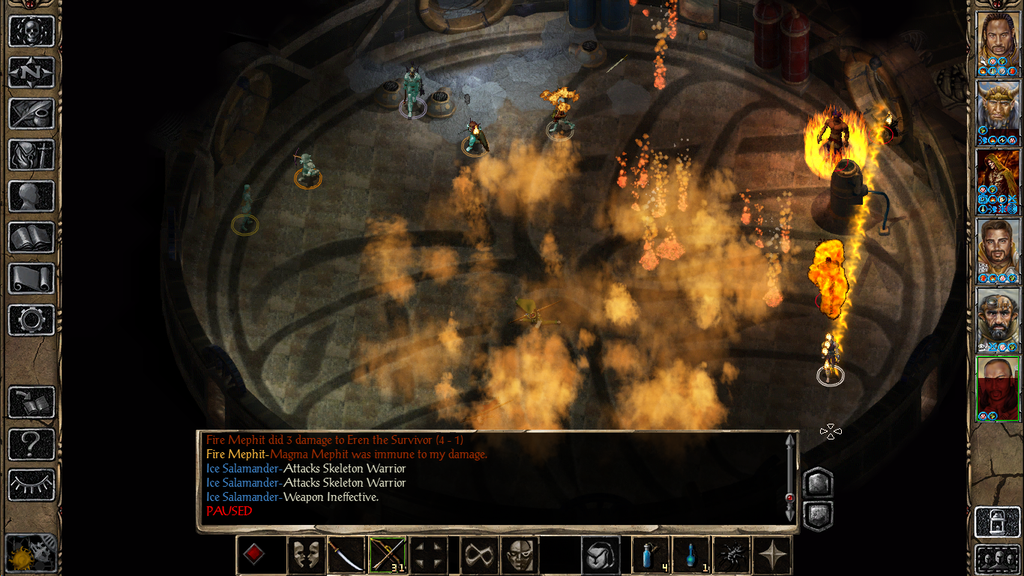
Task: Open the special abilities star button
Action: pyautogui.click(x=773, y=555)
